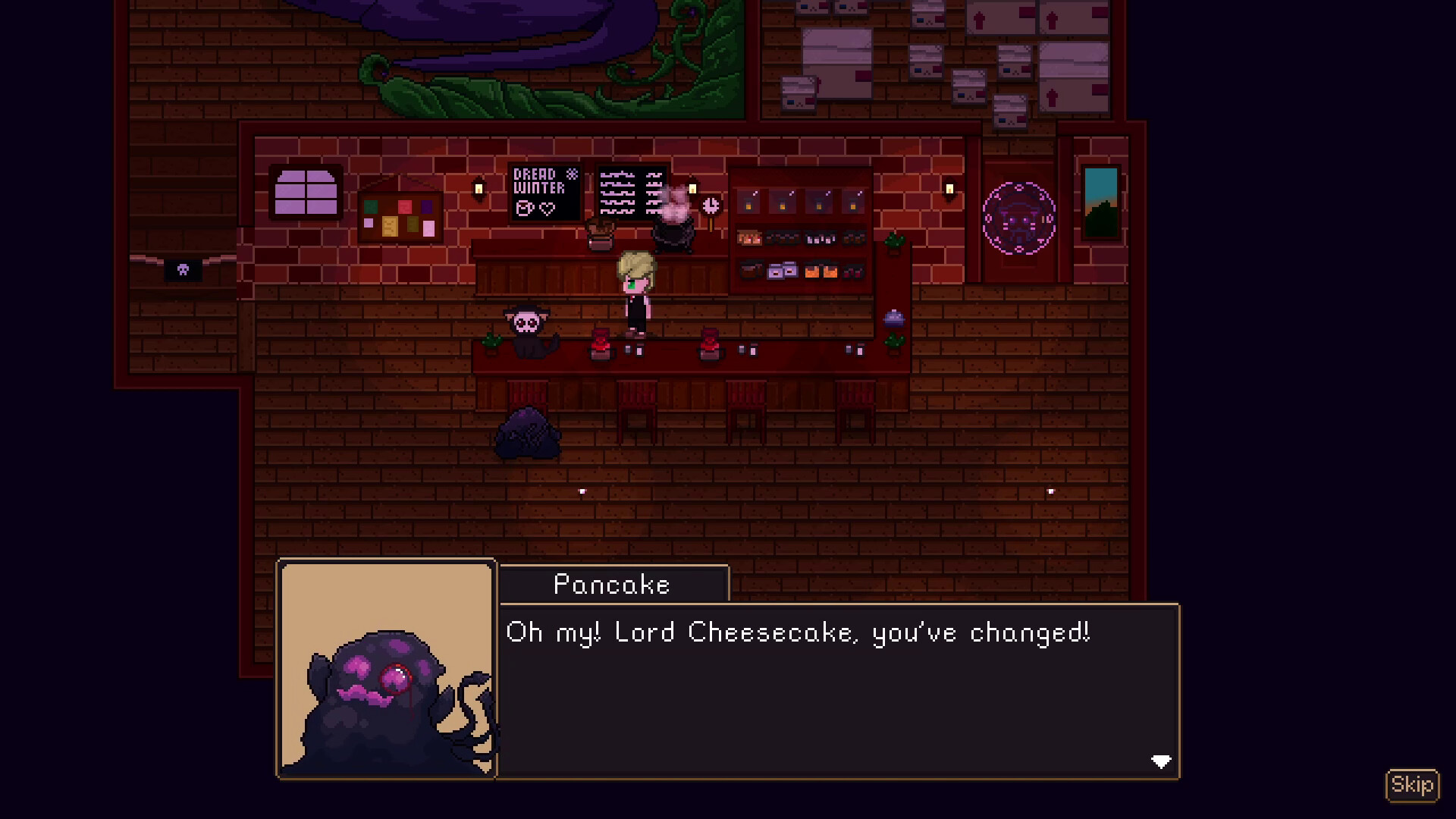Toggle the right wall sconce light
Image resolution: width=1456 pixels, height=819 pixels.
click(x=949, y=187)
